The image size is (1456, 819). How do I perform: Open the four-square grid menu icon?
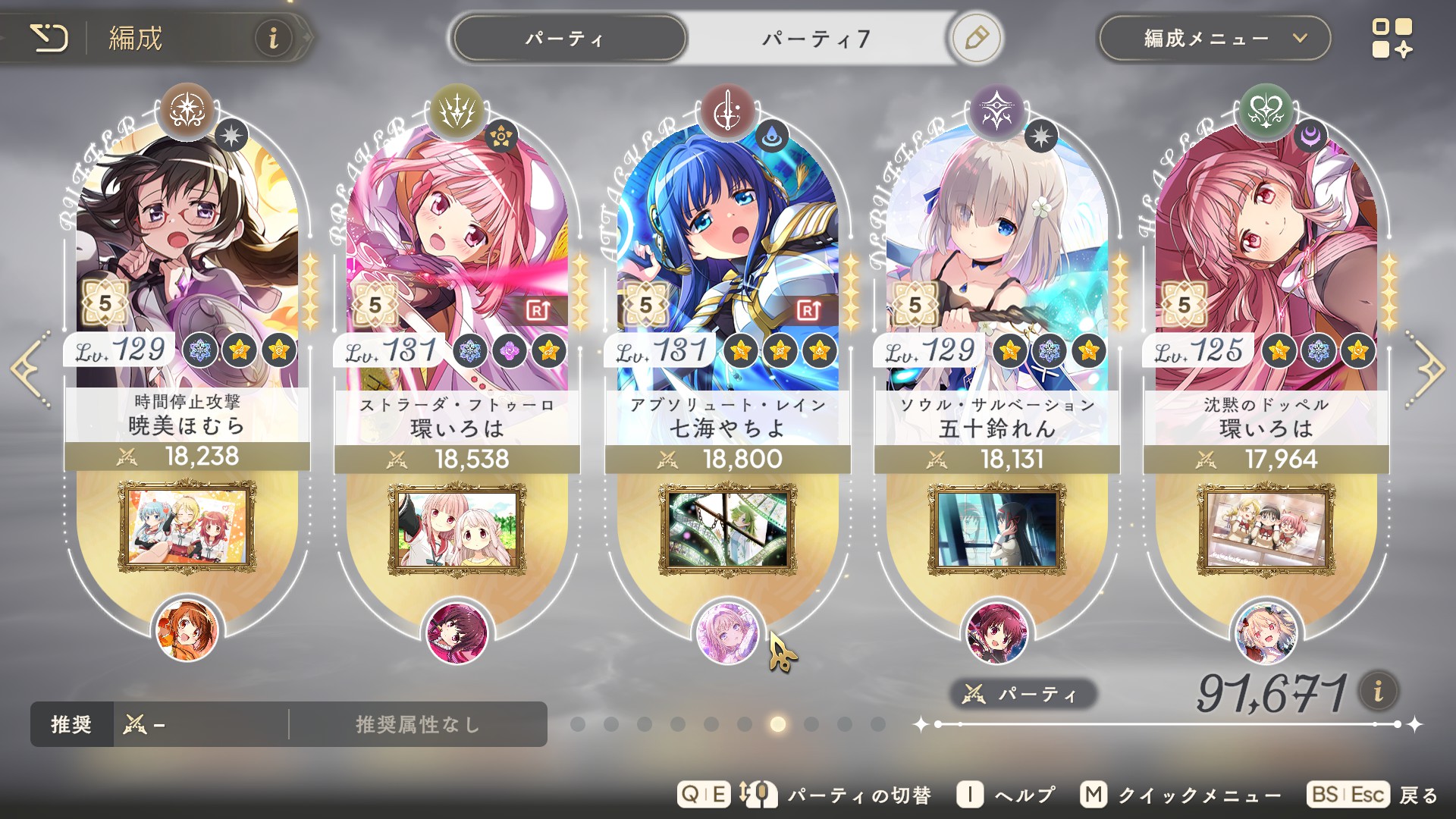click(1392, 38)
